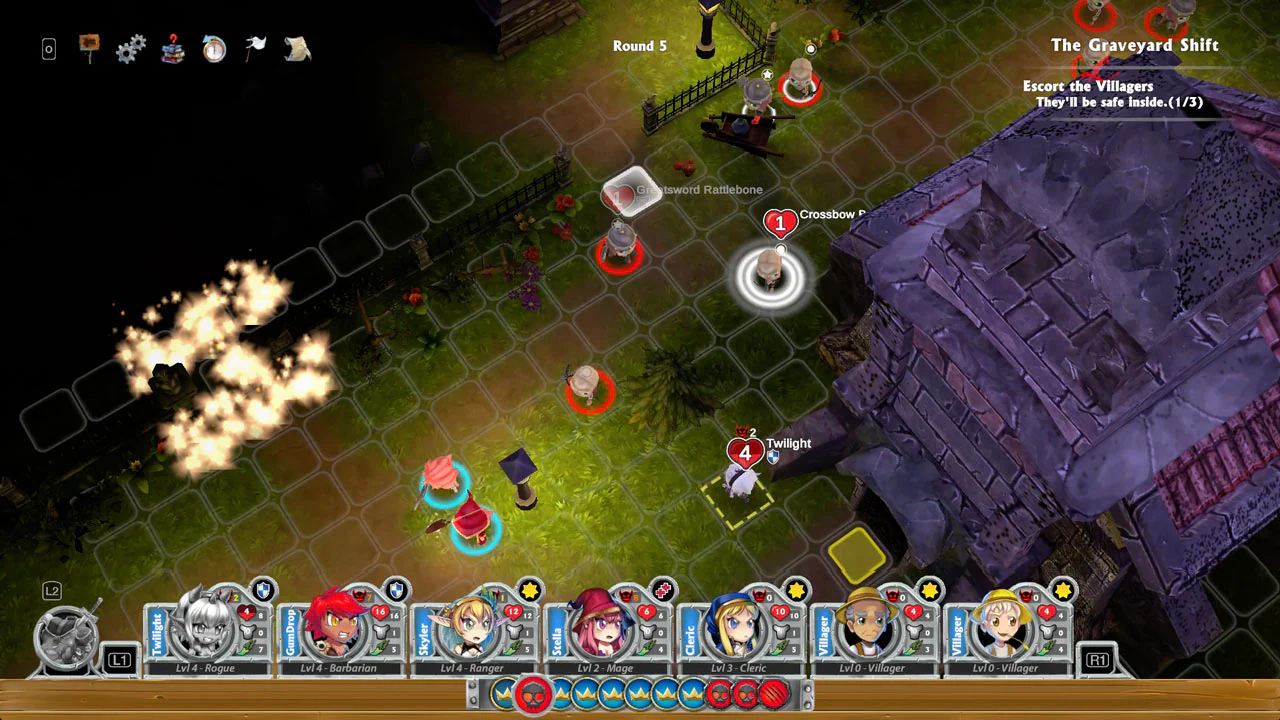
Task: Toggle the star badge above Skyler's portrait
Action: click(530, 589)
